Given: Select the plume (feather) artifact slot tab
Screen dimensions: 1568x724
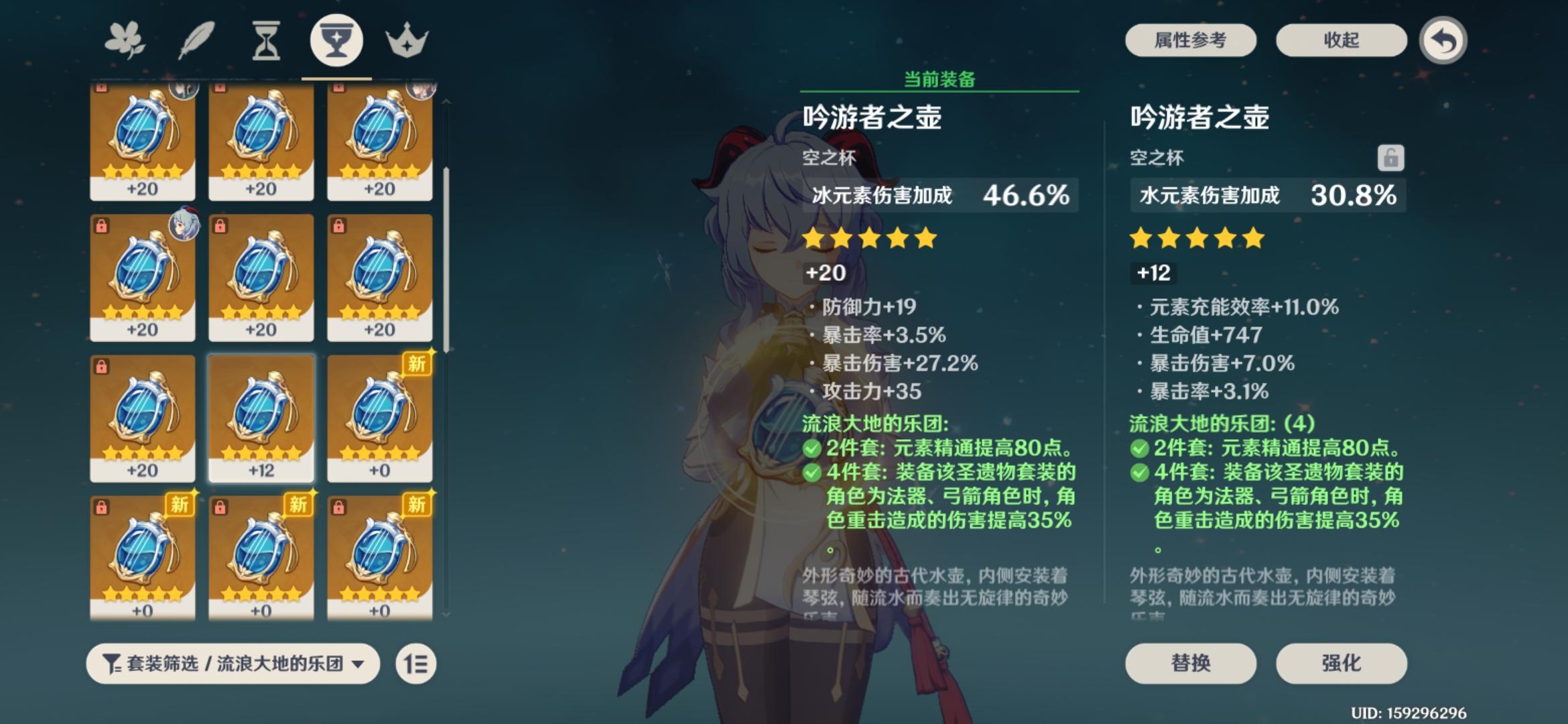Looking at the screenshot, I should coord(198,40).
